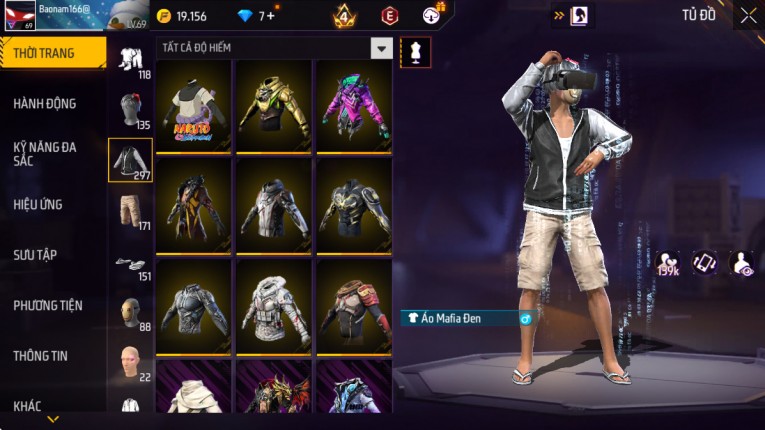Add more diamonds with the plus
765x430 pixels.
(271, 16)
